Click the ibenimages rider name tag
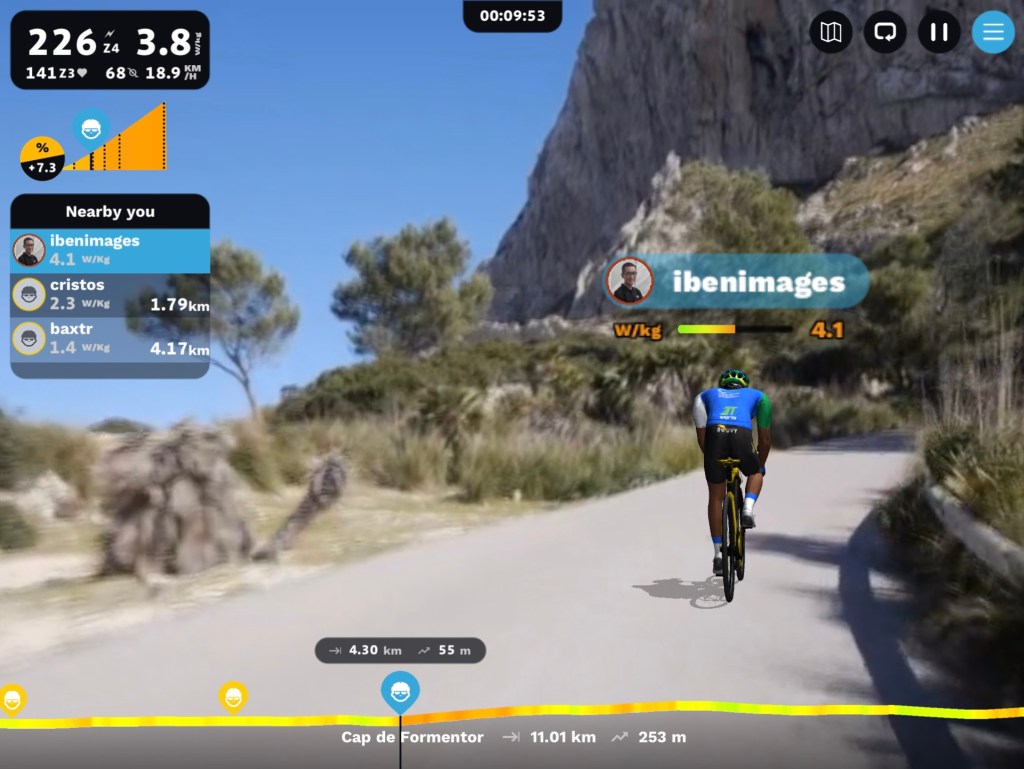1024x769 pixels. tap(738, 282)
